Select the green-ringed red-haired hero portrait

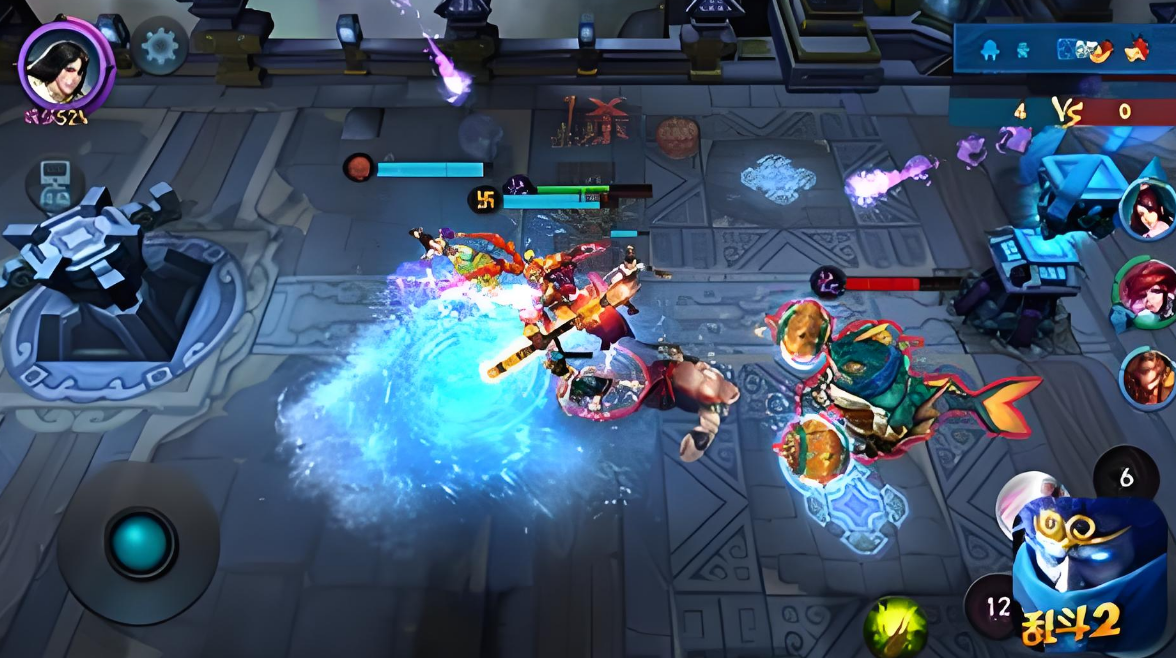pyautogui.click(x=1143, y=292)
